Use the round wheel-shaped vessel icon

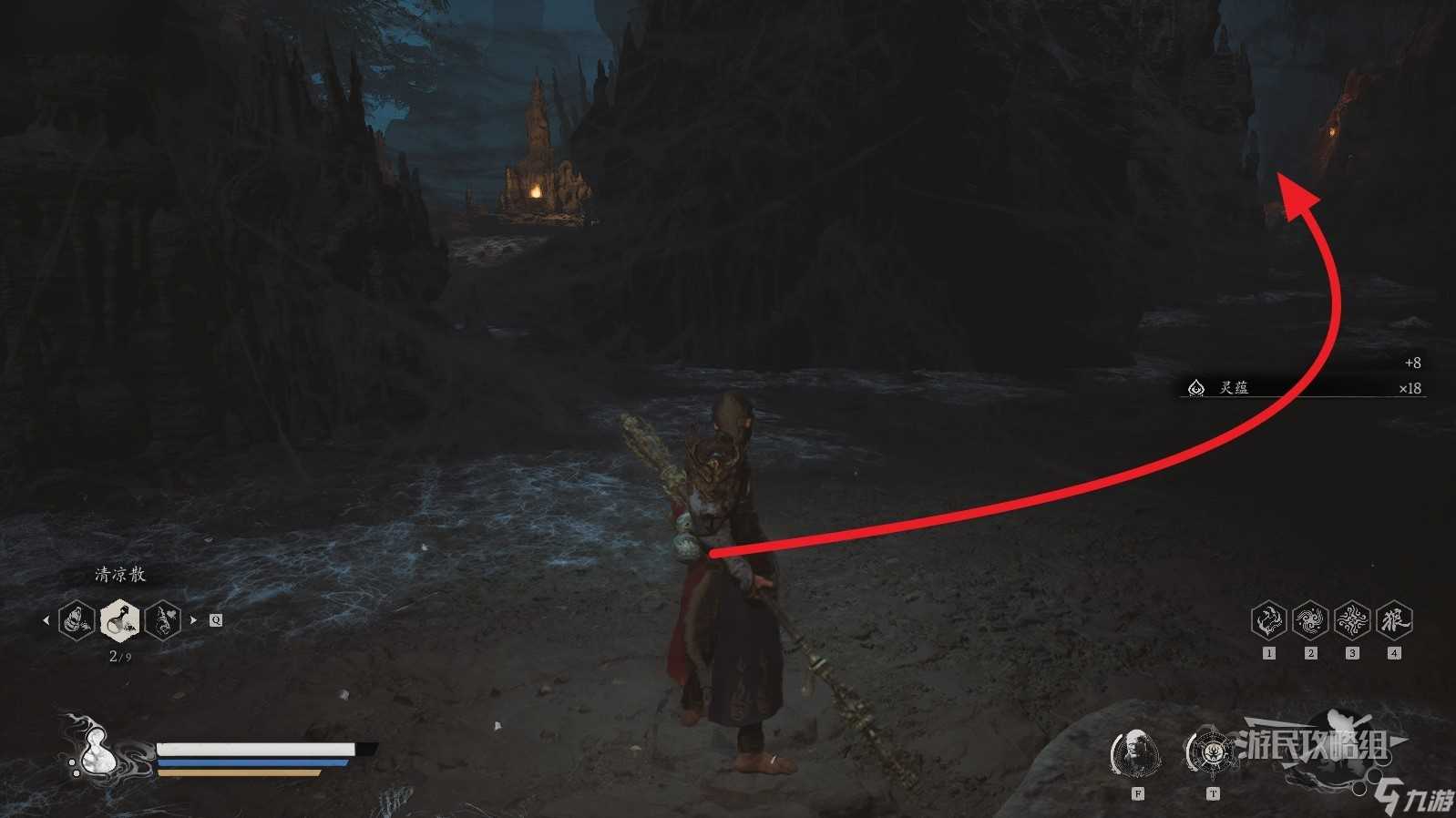[x=1212, y=752]
